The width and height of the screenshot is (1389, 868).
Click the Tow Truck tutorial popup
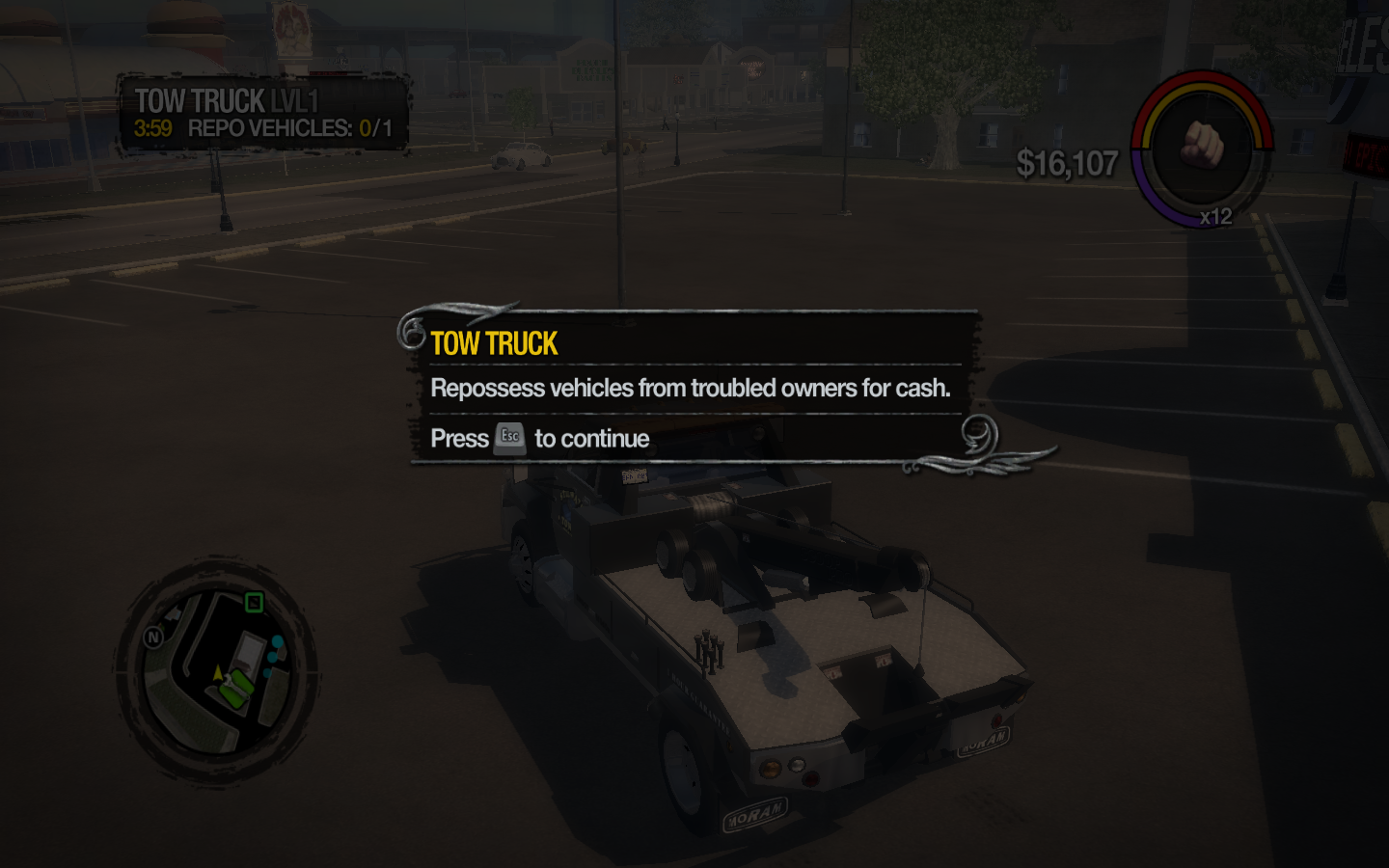pos(693,388)
